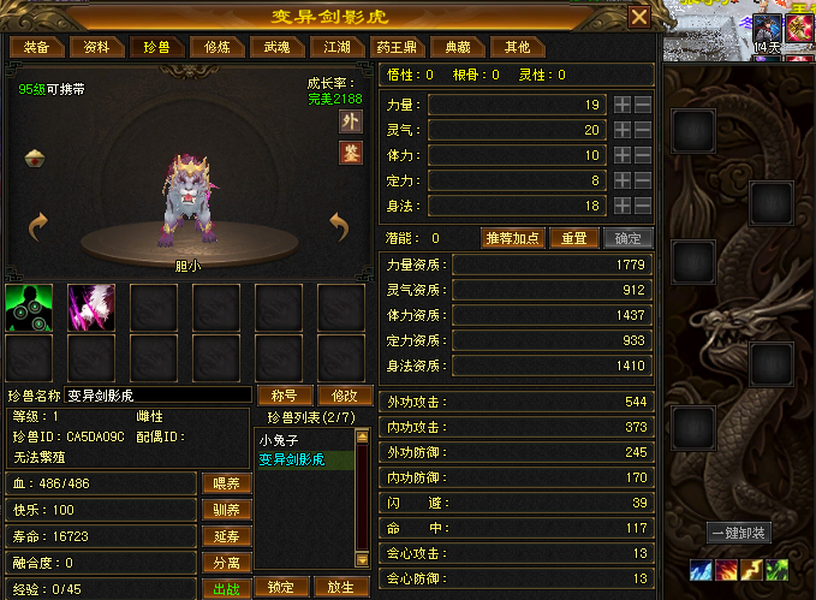The height and width of the screenshot is (600, 816).
Task: Switch to the 武魂 tab
Action: (x=277, y=47)
